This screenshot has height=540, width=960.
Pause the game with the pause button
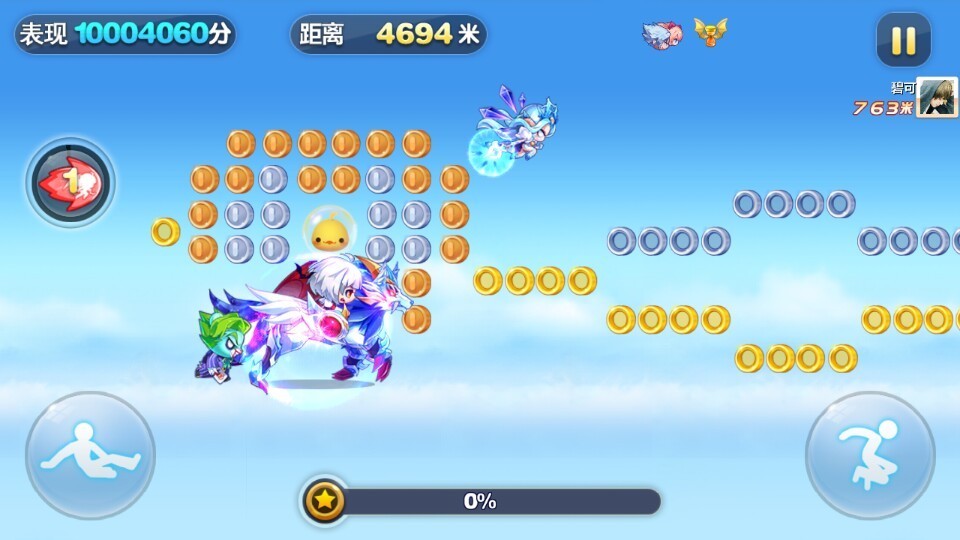pyautogui.click(x=903, y=40)
